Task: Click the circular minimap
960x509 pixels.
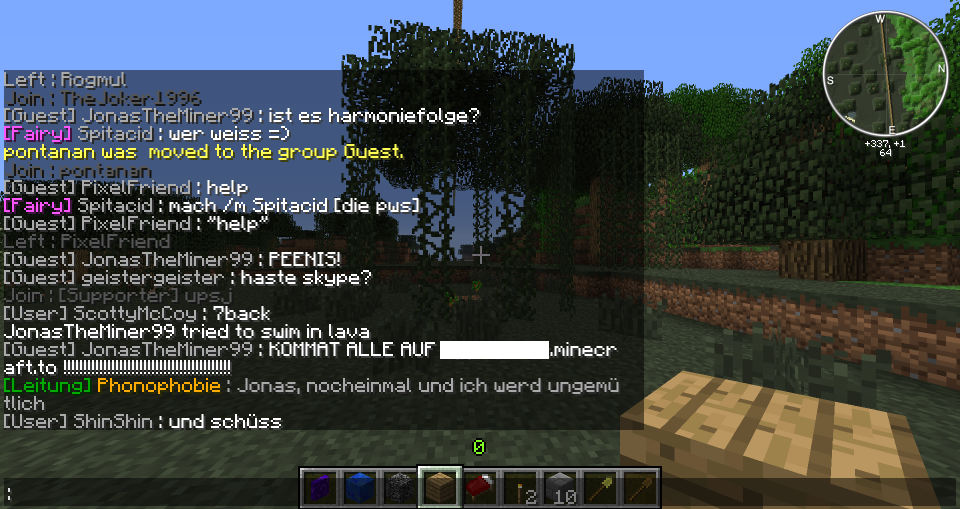Action: click(884, 73)
